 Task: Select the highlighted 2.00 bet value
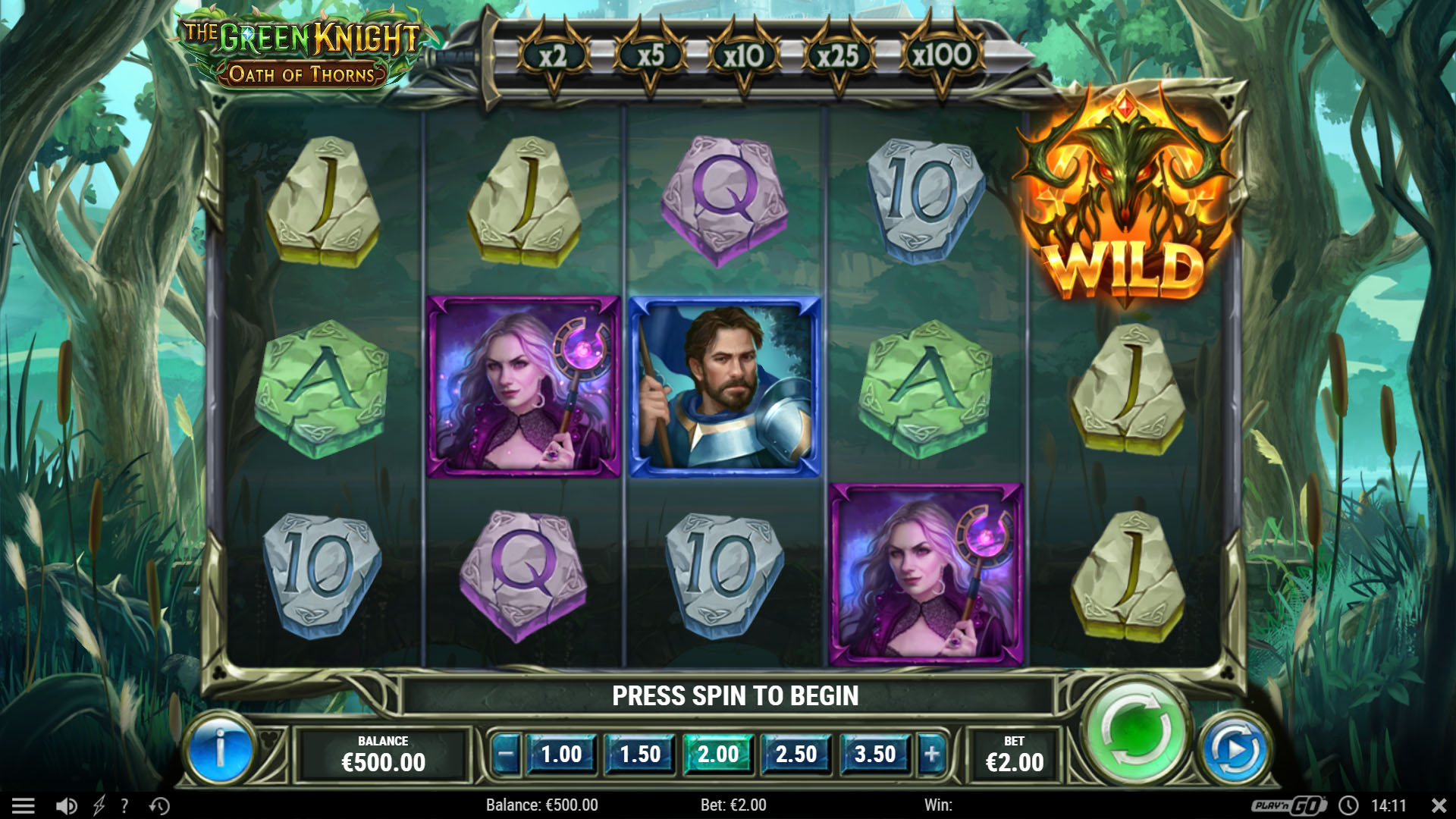718,755
